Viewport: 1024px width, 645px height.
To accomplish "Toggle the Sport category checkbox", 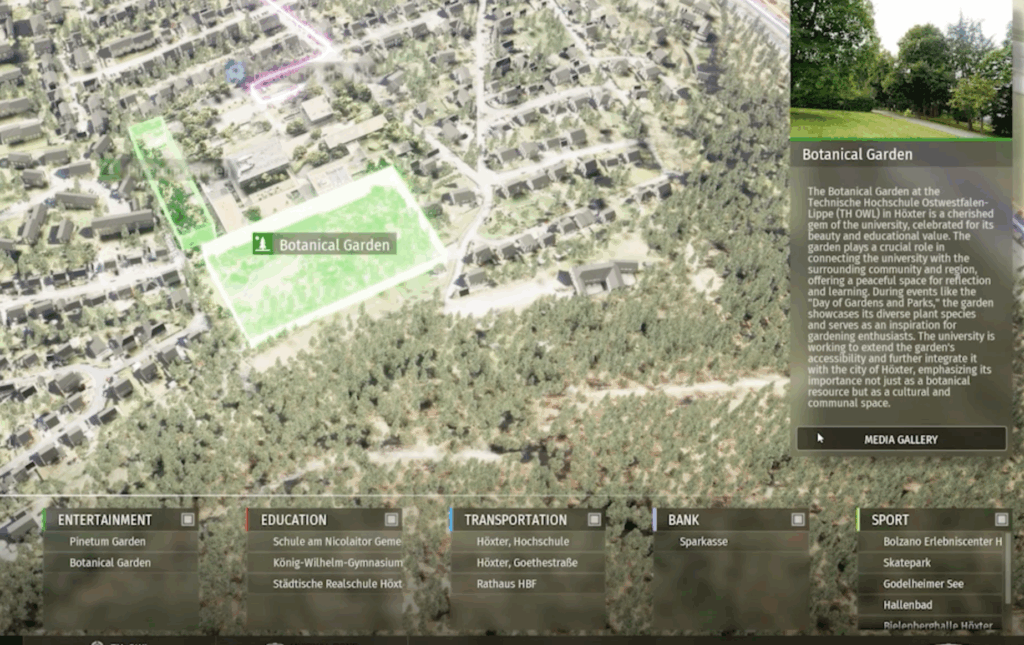I will pyautogui.click(x=1001, y=520).
